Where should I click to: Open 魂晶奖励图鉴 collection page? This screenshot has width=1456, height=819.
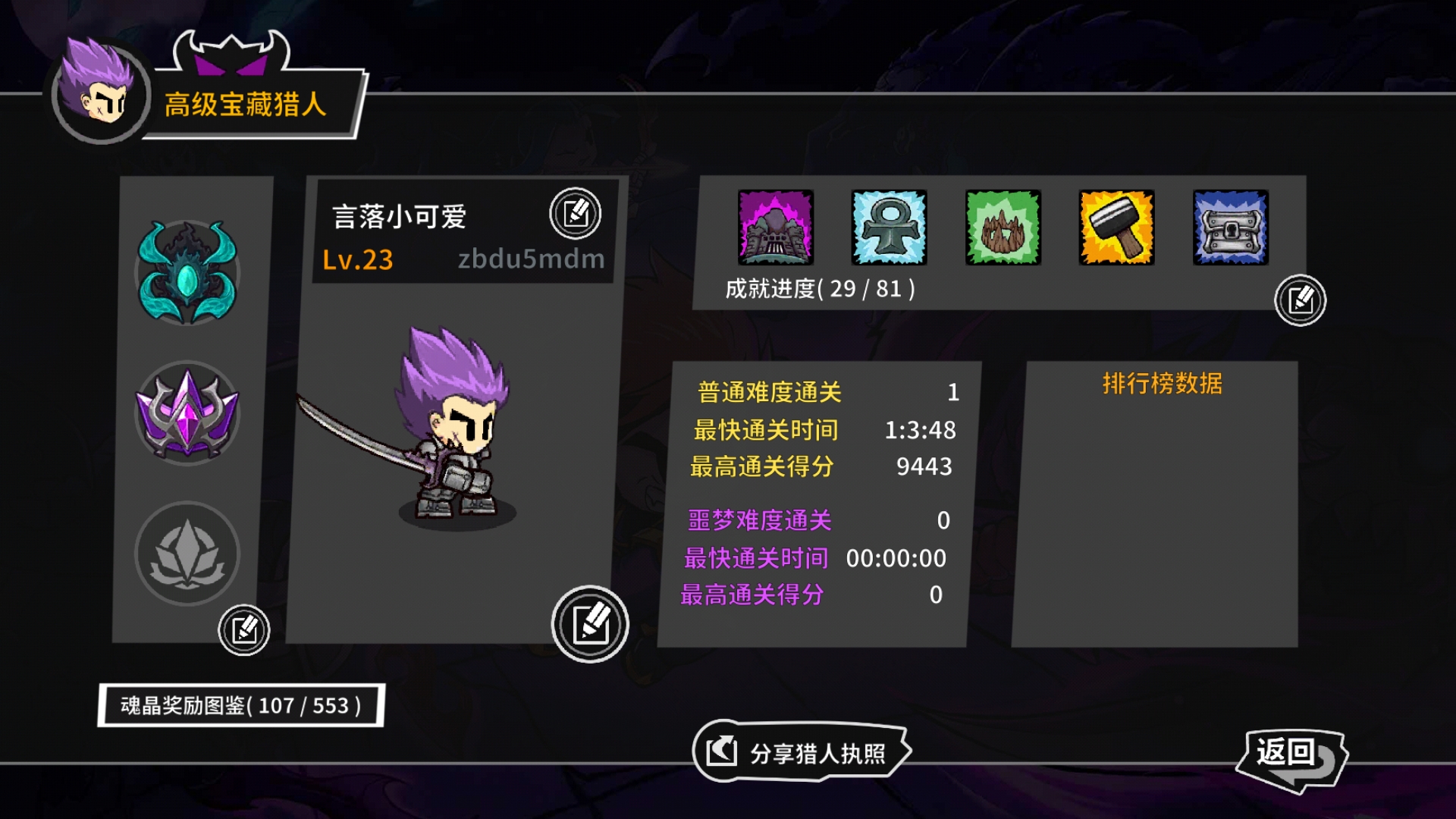242,705
